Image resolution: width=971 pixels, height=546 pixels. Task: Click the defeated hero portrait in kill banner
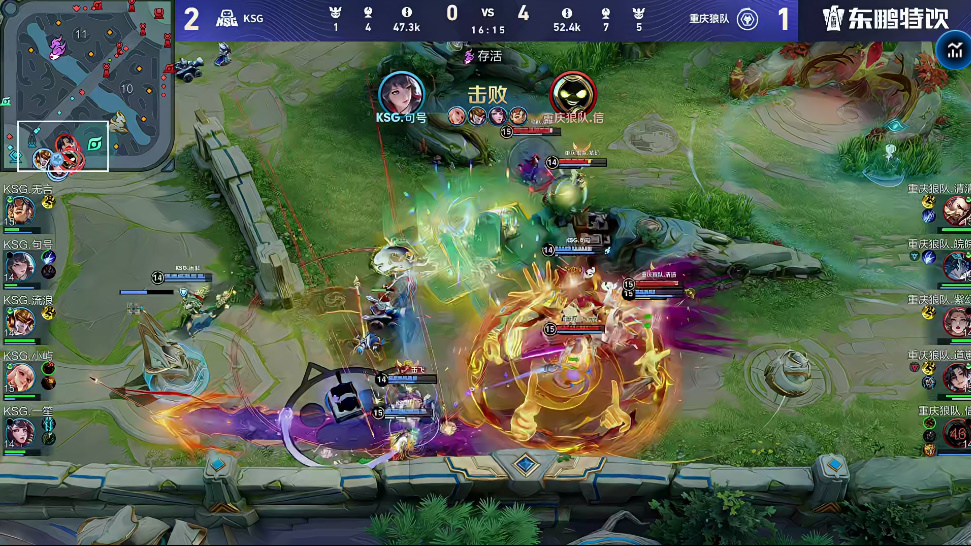pos(573,94)
